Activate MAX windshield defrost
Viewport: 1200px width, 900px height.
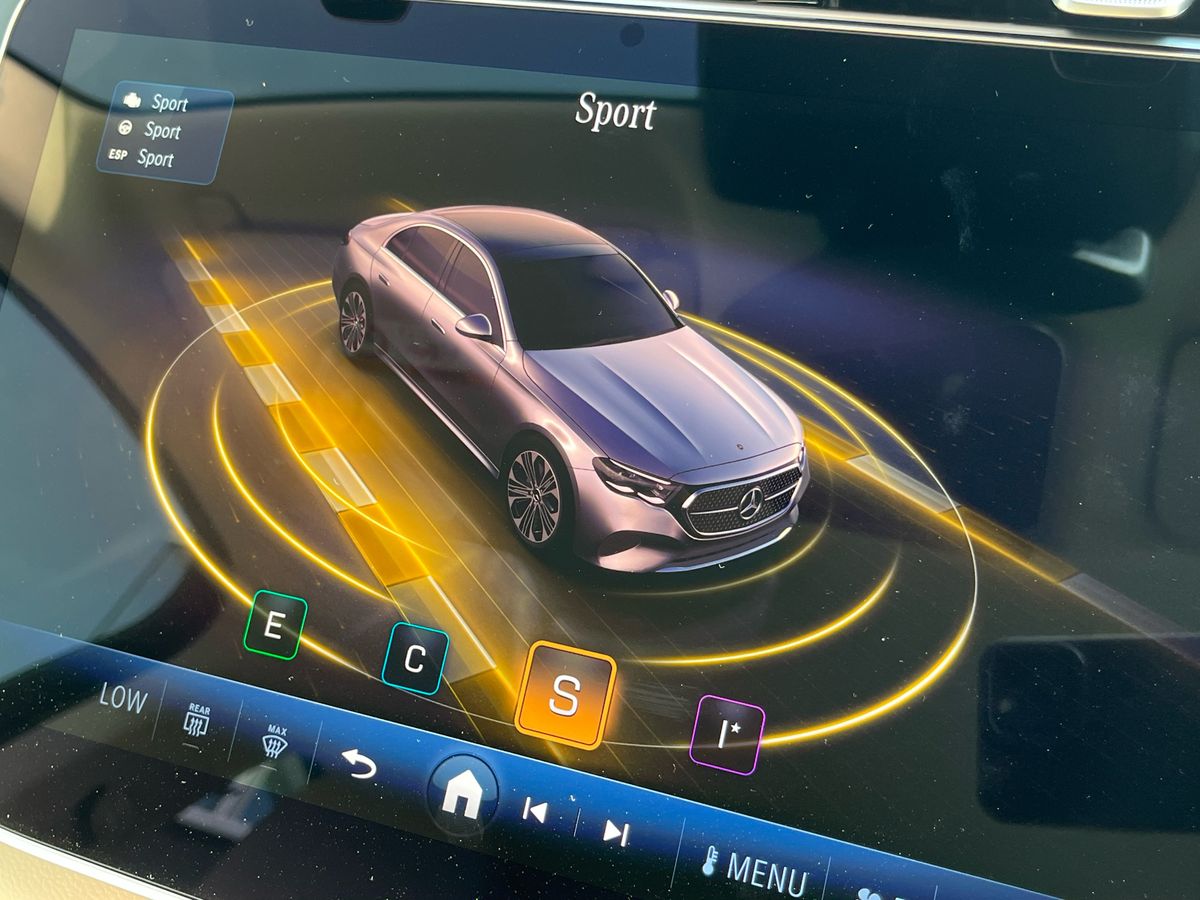coord(274,742)
